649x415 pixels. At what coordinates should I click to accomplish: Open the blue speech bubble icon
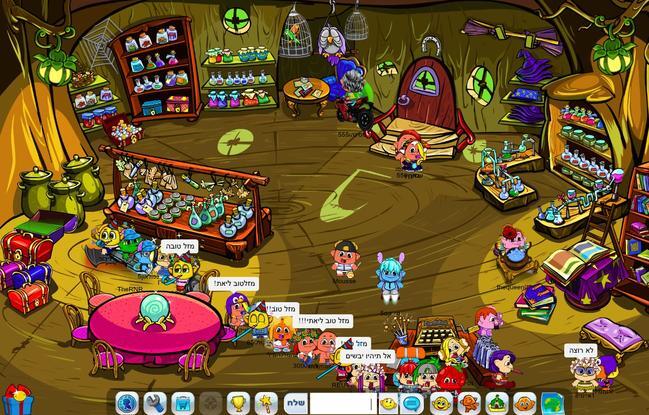coord(413,403)
